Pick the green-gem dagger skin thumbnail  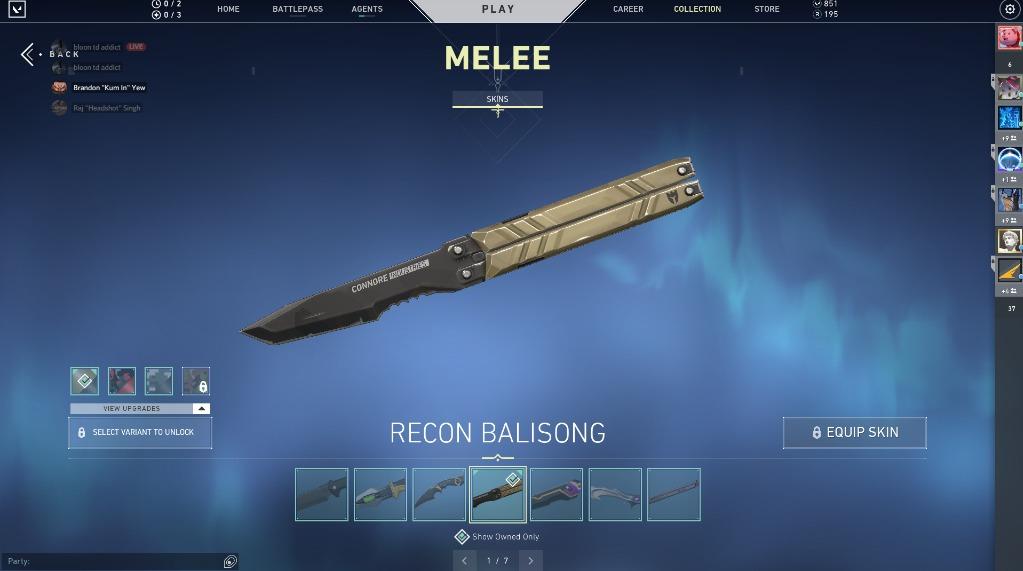tap(381, 494)
